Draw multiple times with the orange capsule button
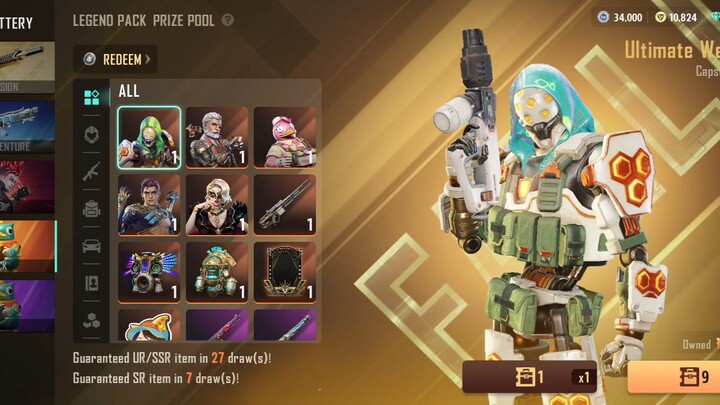The width and height of the screenshot is (720, 405). click(675, 378)
